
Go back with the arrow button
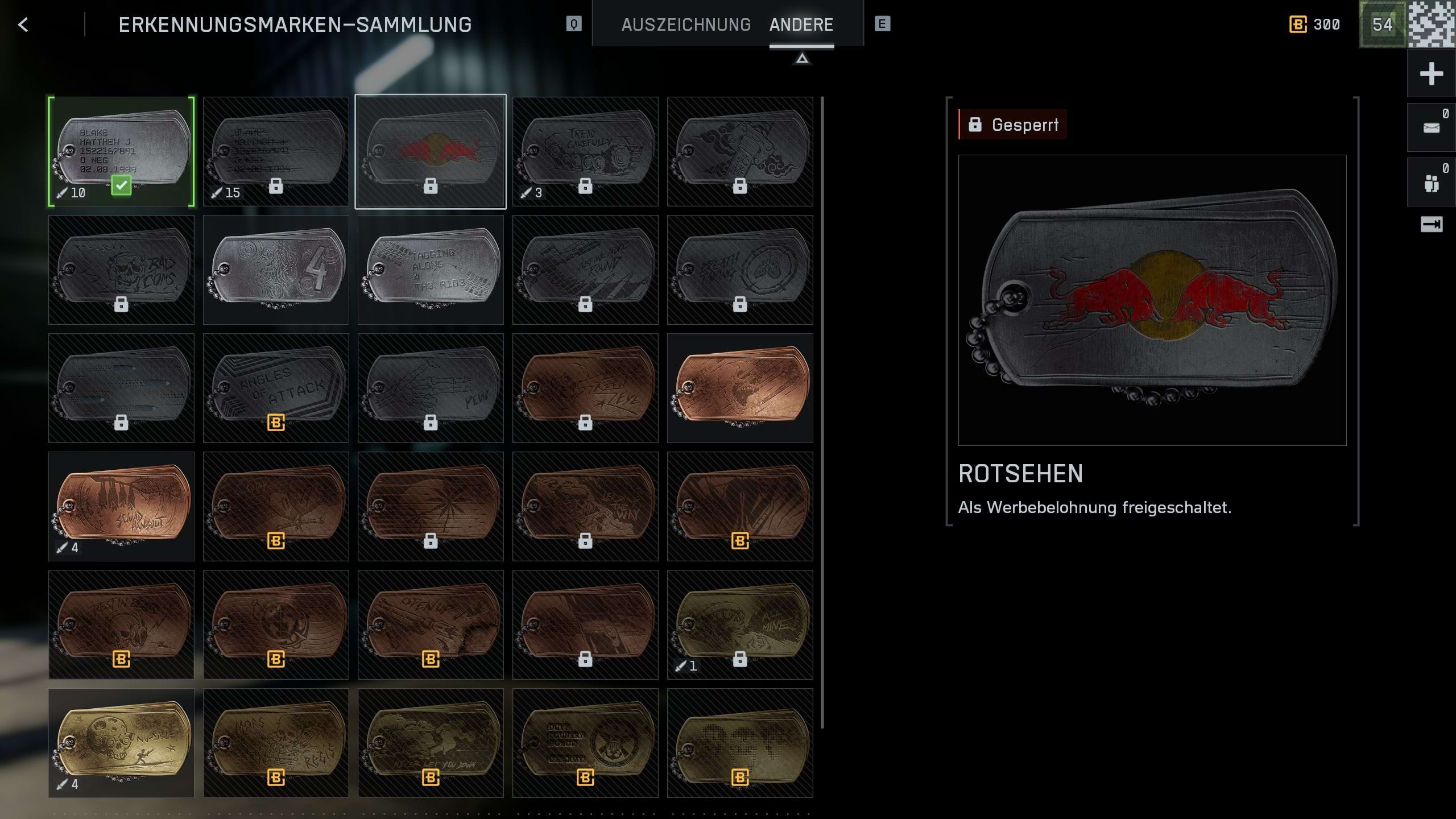tap(23, 24)
